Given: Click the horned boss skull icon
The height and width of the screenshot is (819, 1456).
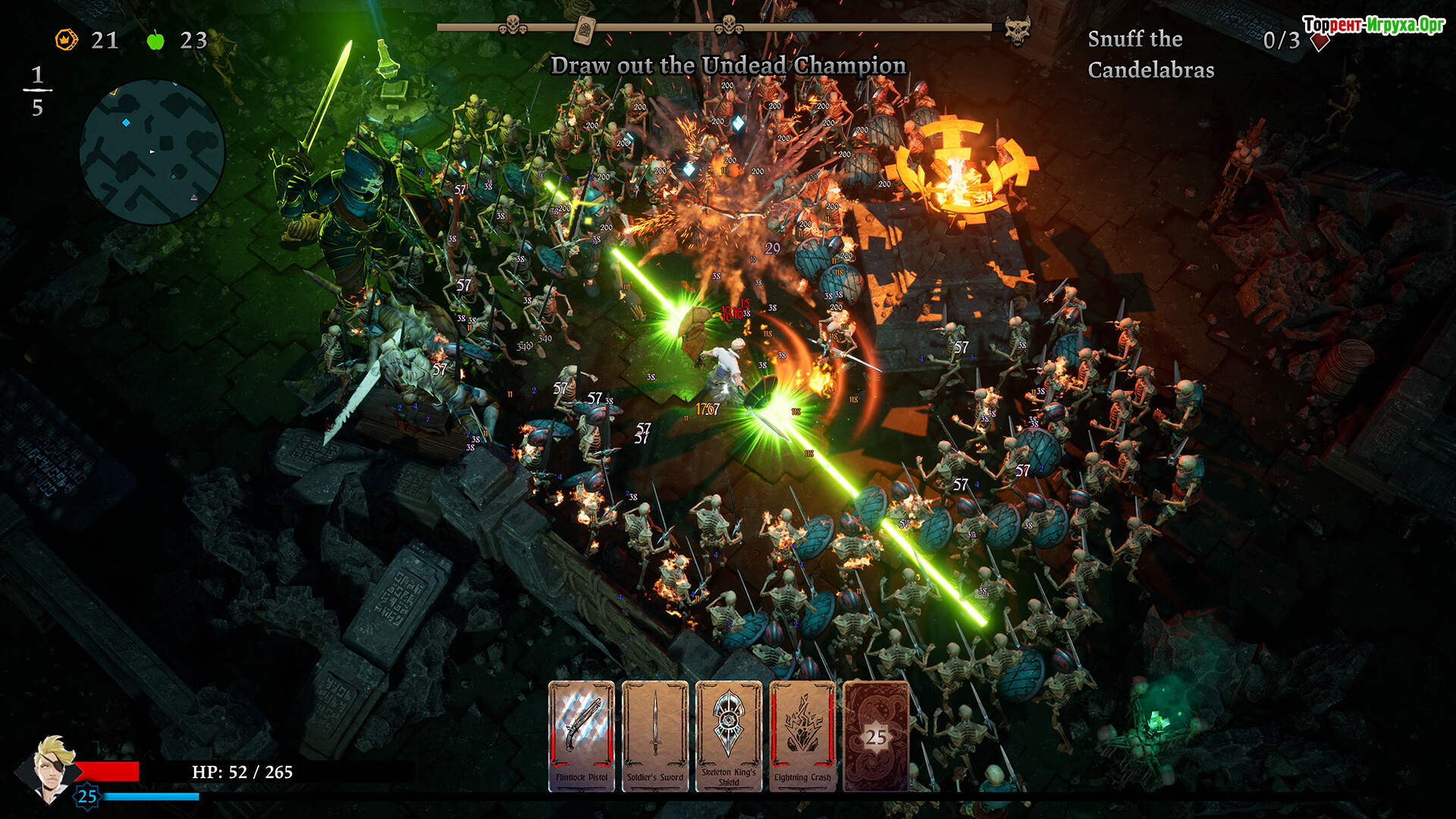Looking at the screenshot, I should click(1017, 30).
